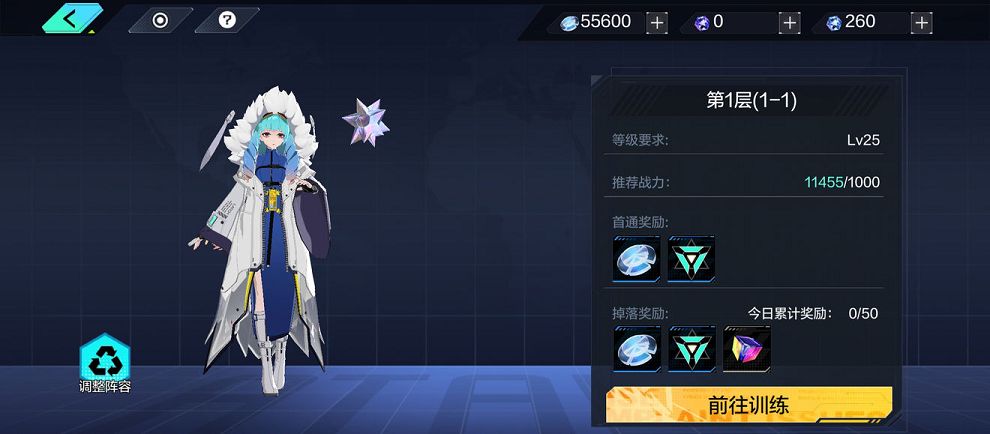Start training with the 前往训练 button
Image resolution: width=990 pixels, height=434 pixels.
click(x=749, y=405)
